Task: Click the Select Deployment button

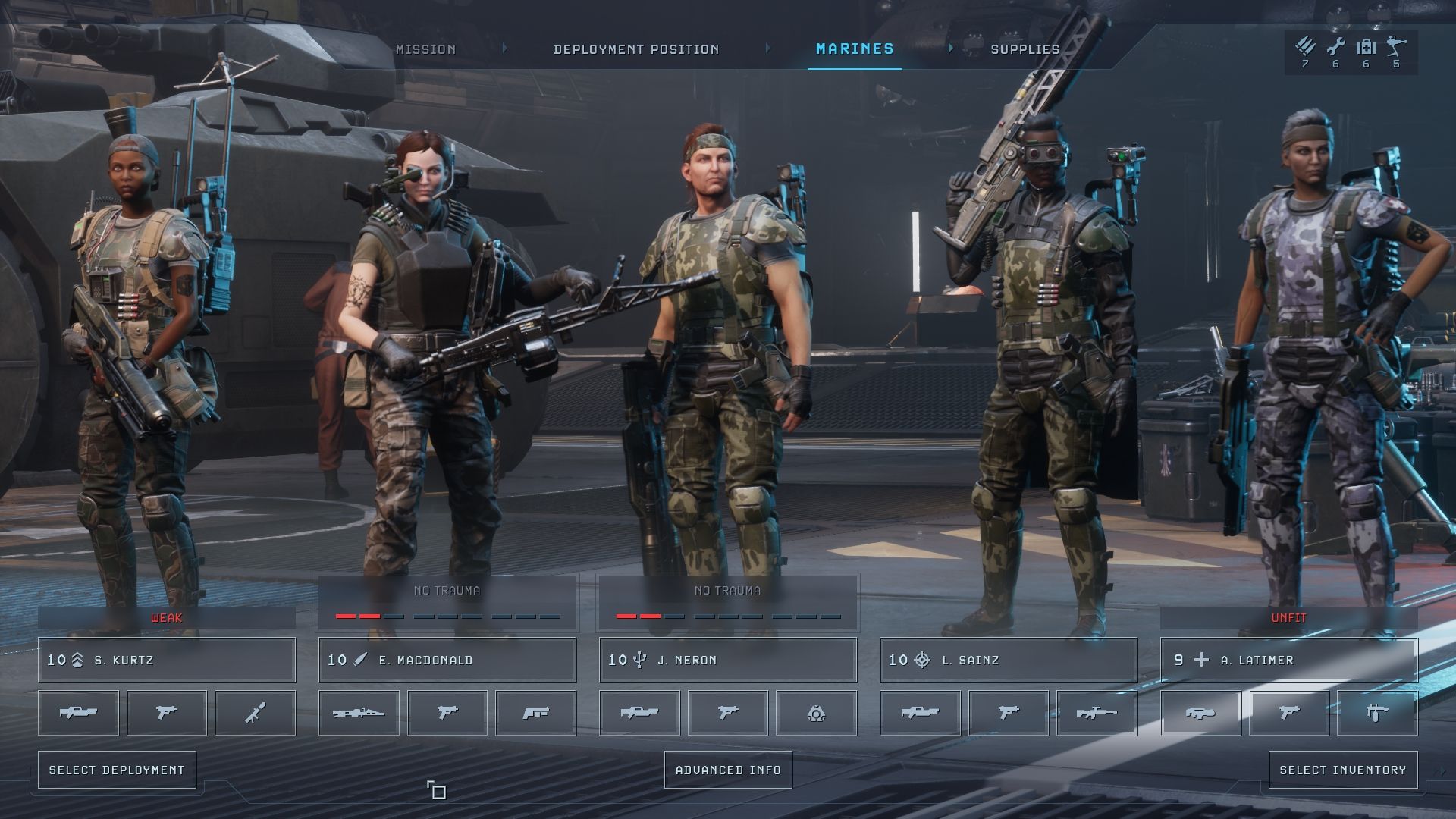Action: click(117, 770)
